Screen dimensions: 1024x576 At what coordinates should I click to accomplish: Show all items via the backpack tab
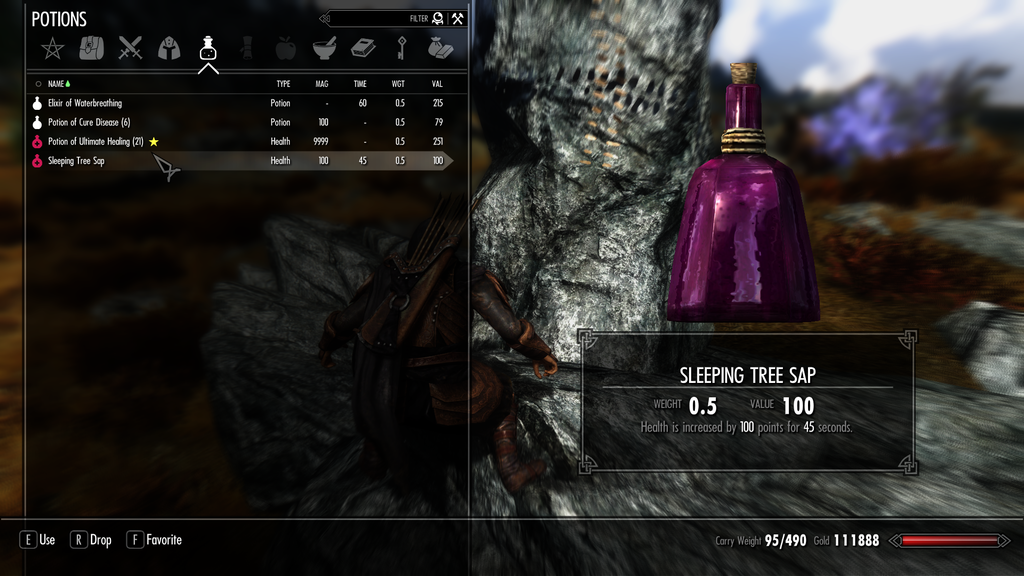click(91, 48)
